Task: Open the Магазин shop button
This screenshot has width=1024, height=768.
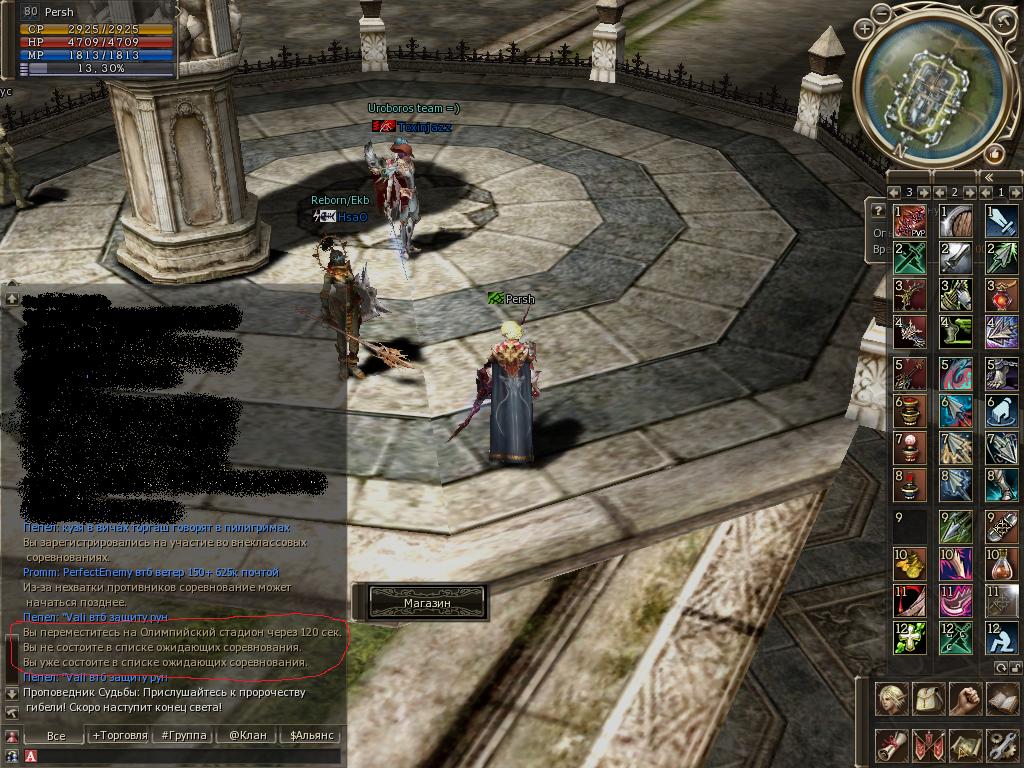Action: (x=428, y=602)
